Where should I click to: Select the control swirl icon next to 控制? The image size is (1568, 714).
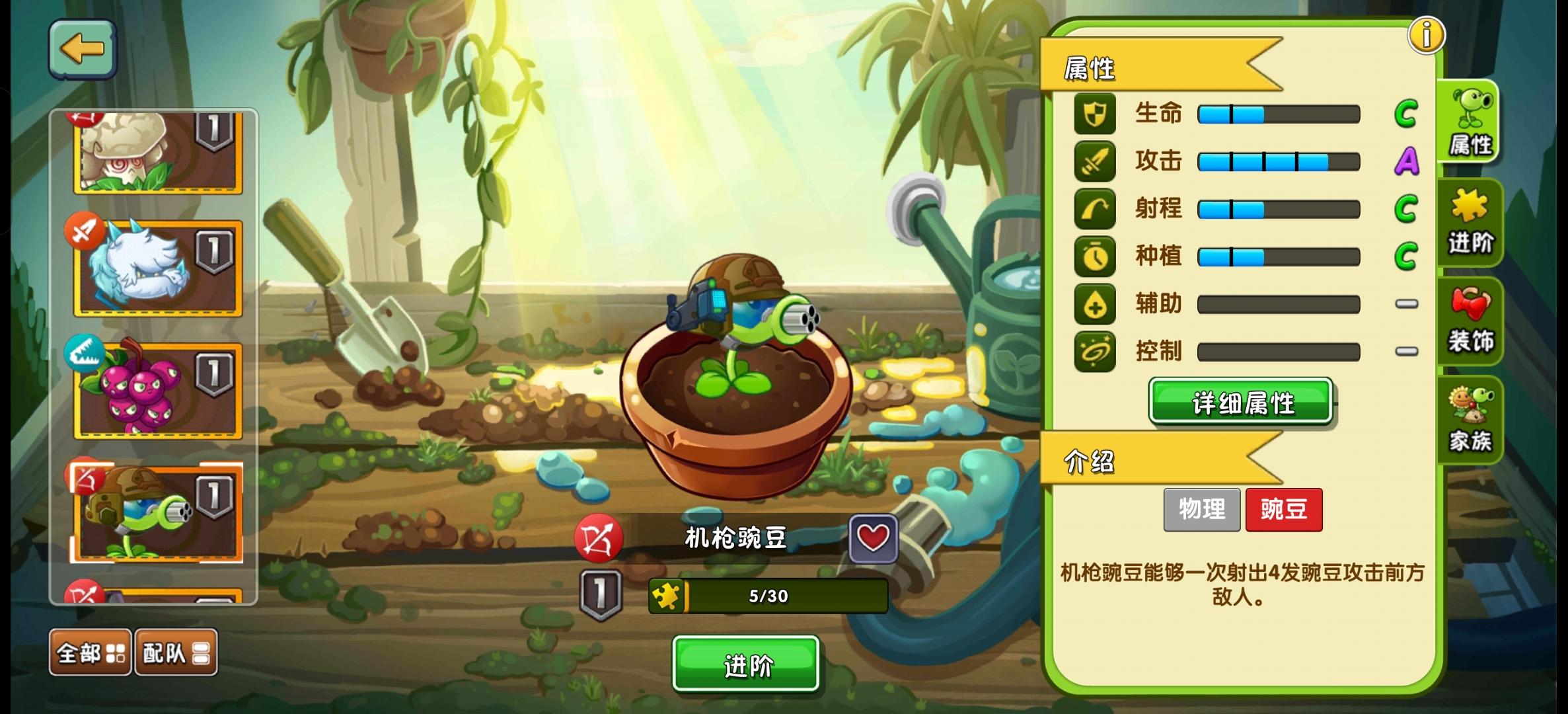1094,352
